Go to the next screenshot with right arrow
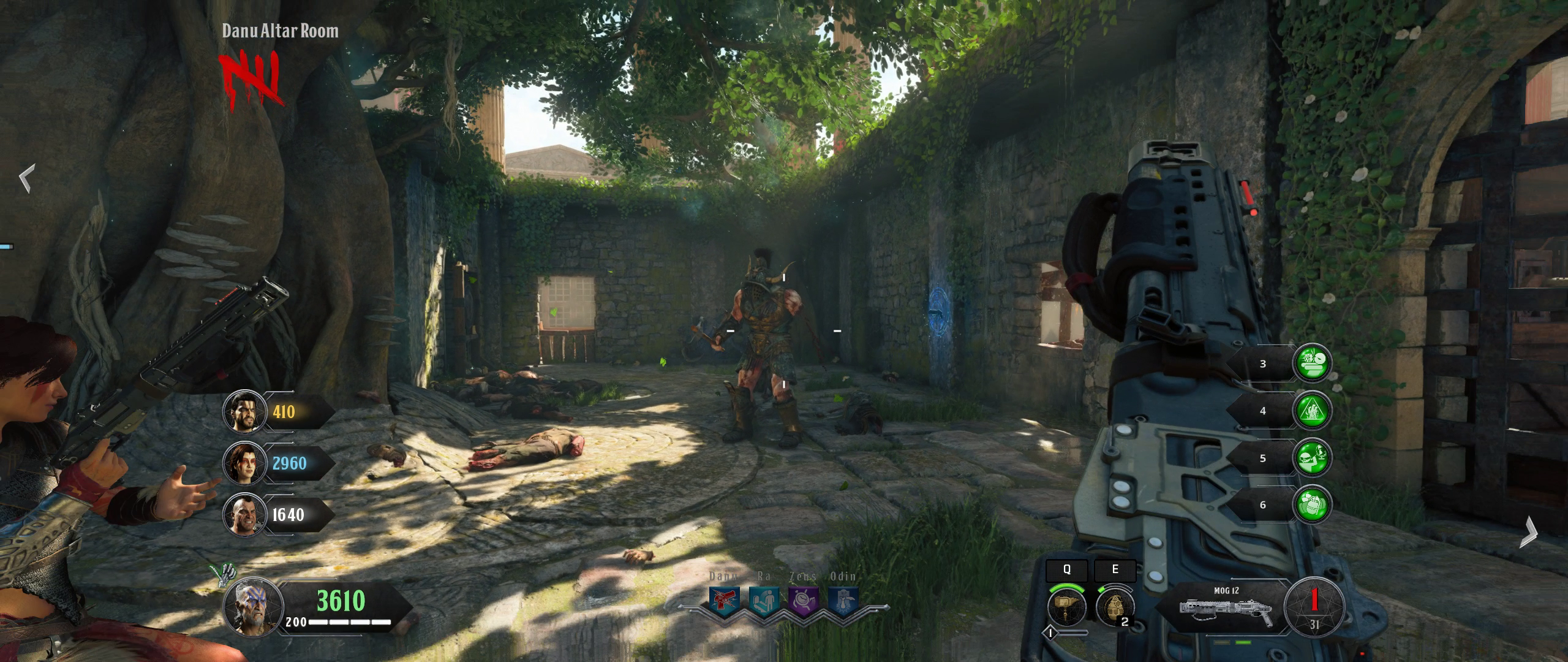The height and width of the screenshot is (662, 1568). coord(1529,531)
